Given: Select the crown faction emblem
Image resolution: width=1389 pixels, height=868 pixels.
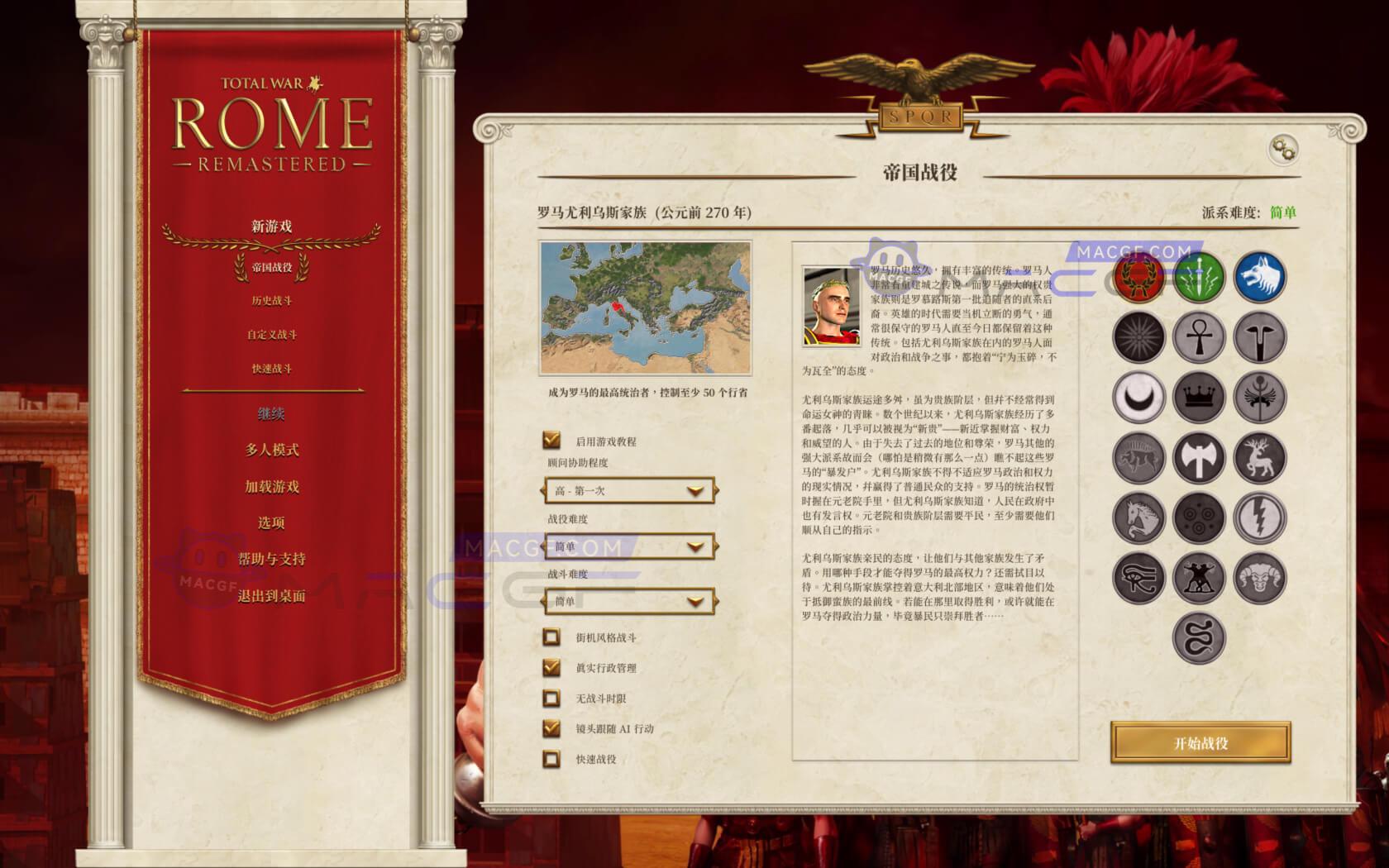Looking at the screenshot, I should [x=1199, y=398].
